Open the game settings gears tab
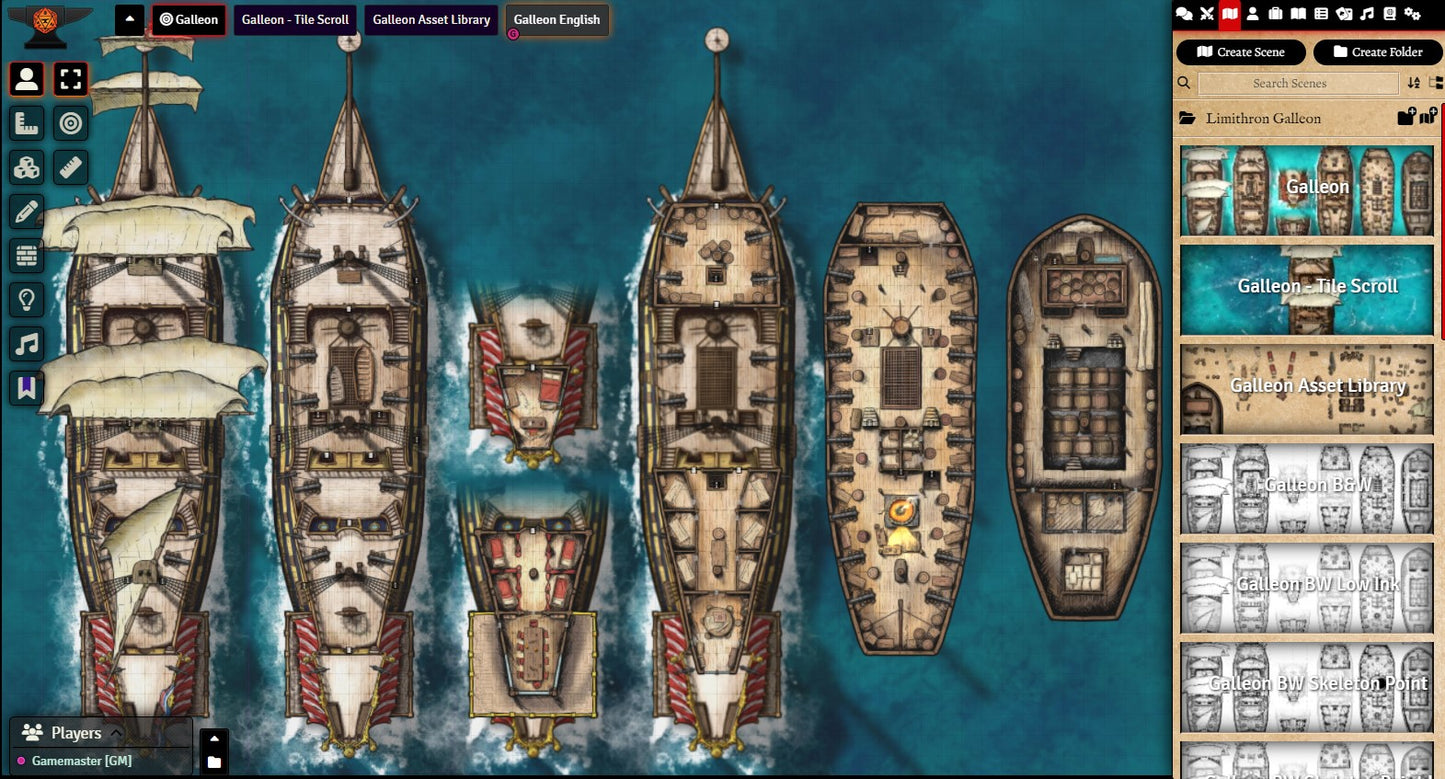This screenshot has width=1445, height=779. 1412,14
